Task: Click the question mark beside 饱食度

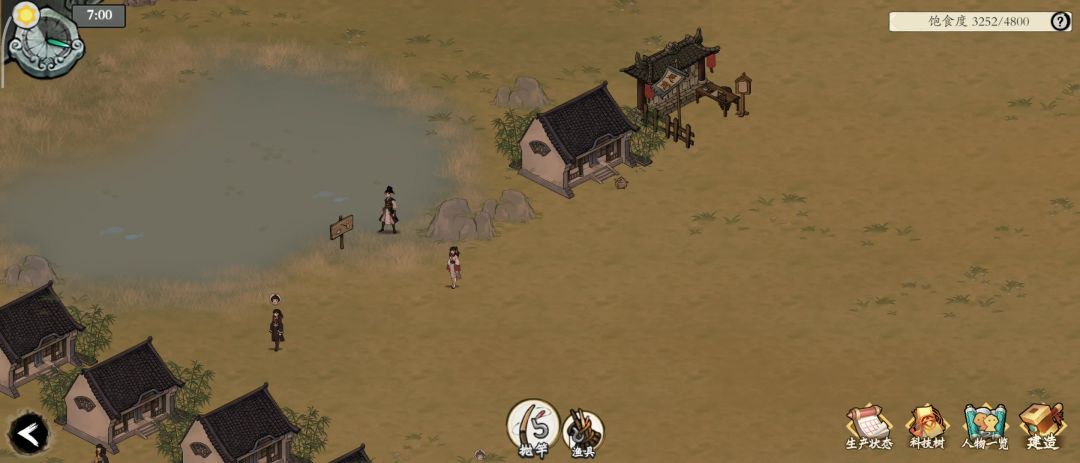Action: tap(1060, 21)
